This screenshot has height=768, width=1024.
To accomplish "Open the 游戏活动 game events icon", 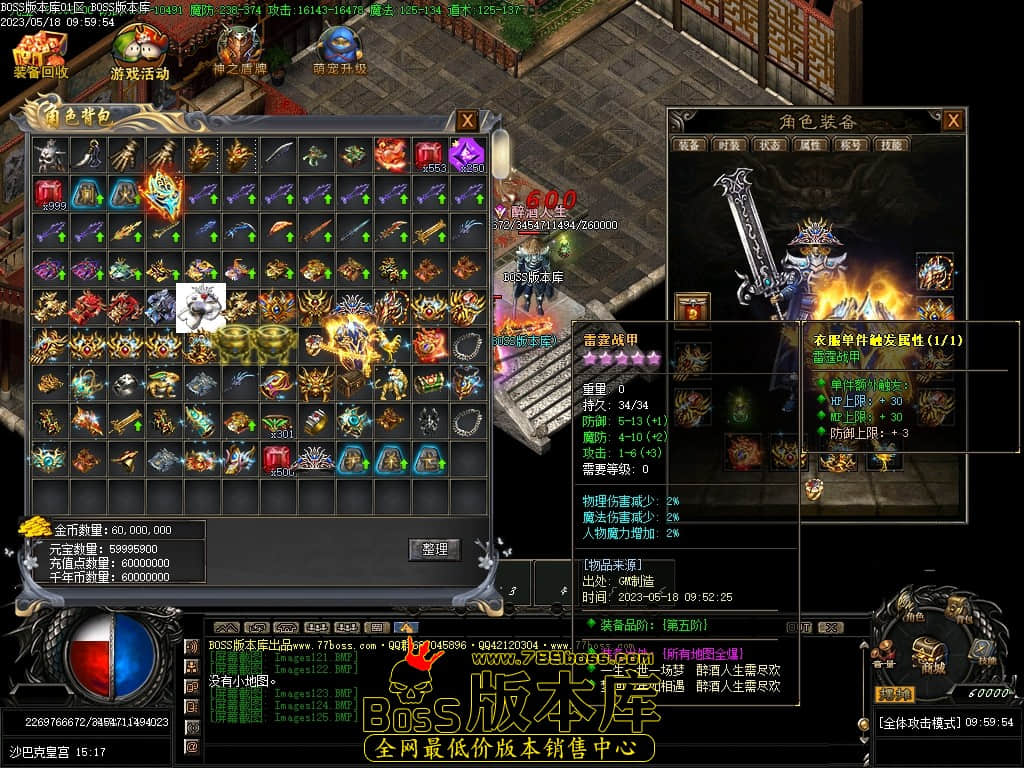I will pos(139,53).
